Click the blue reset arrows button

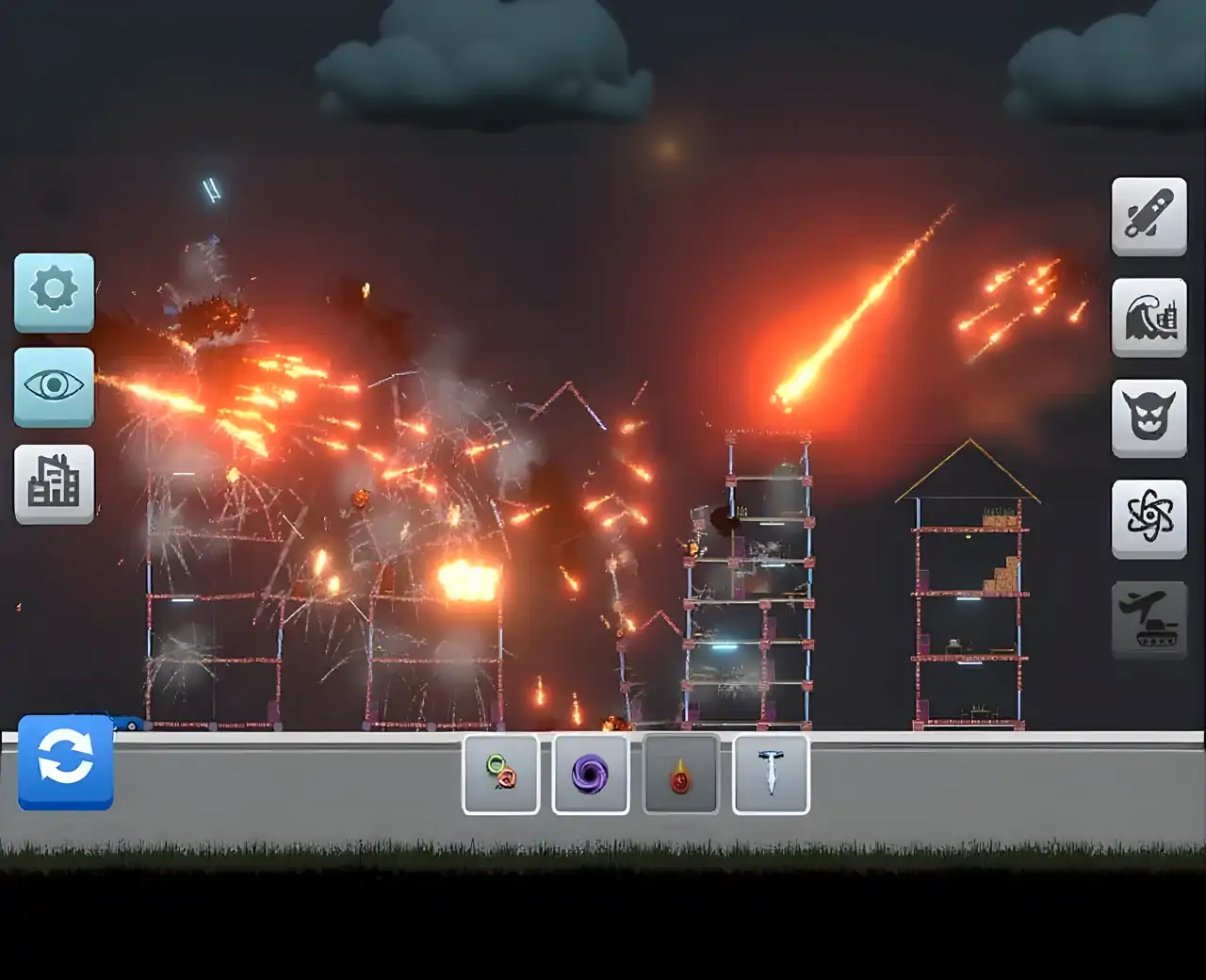[66, 761]
